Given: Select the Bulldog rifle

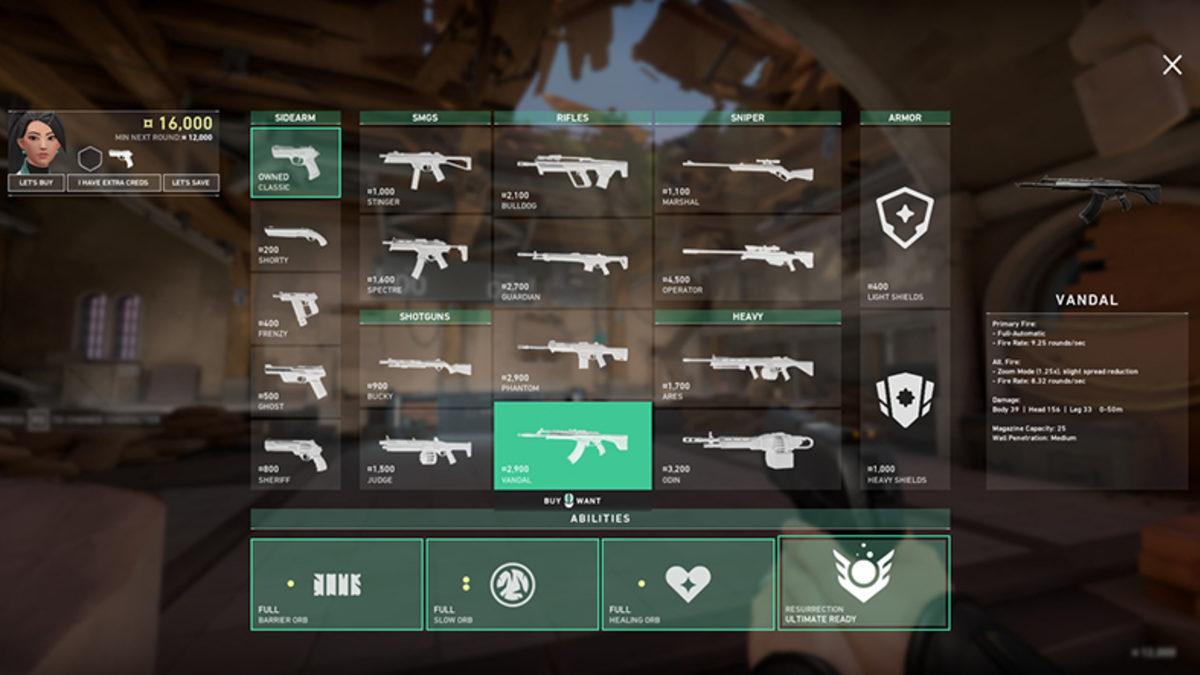Looking at the screenshot, I should click(572, 168).
